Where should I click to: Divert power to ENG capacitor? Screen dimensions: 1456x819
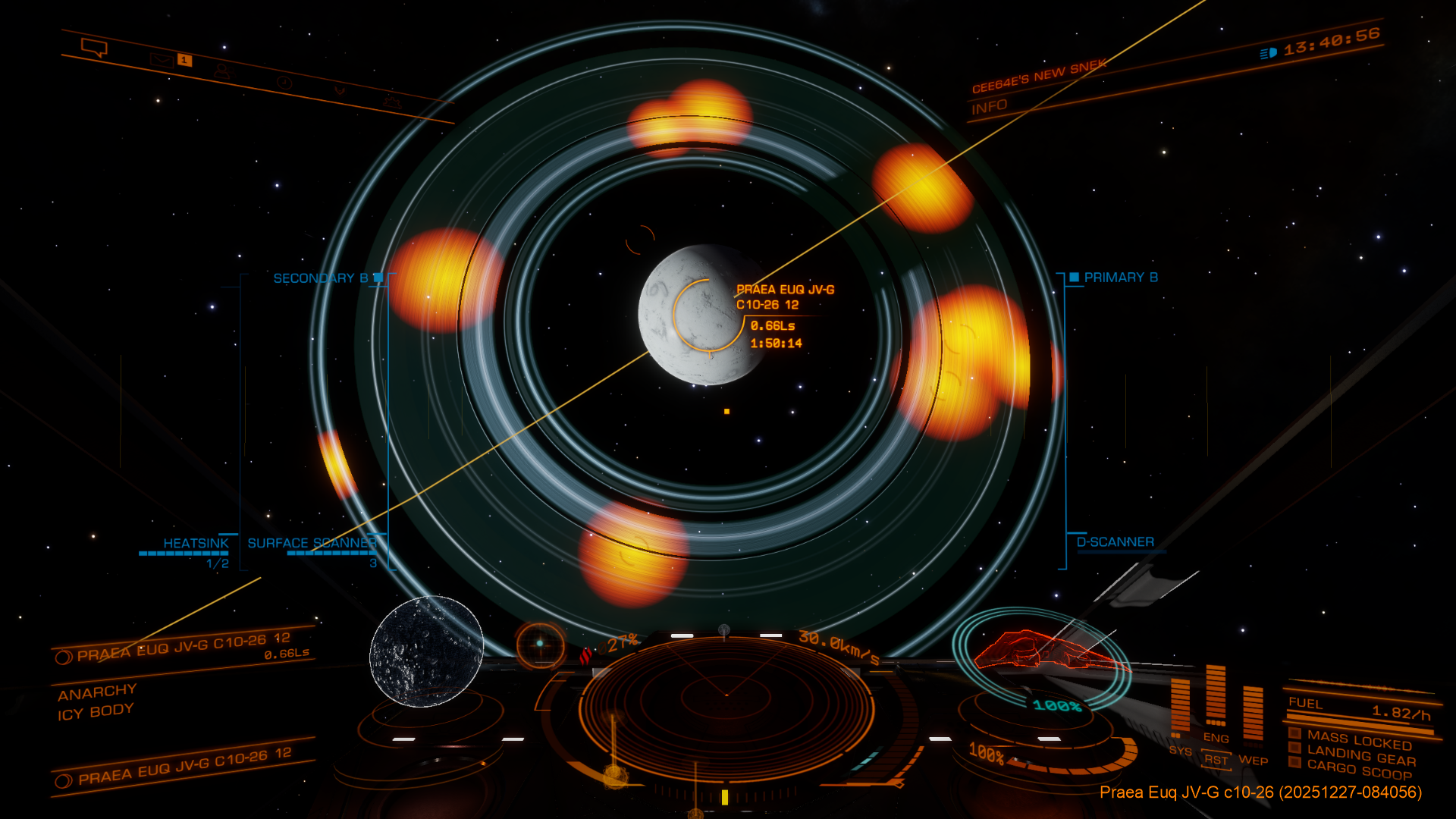(x=1216, y=738)
